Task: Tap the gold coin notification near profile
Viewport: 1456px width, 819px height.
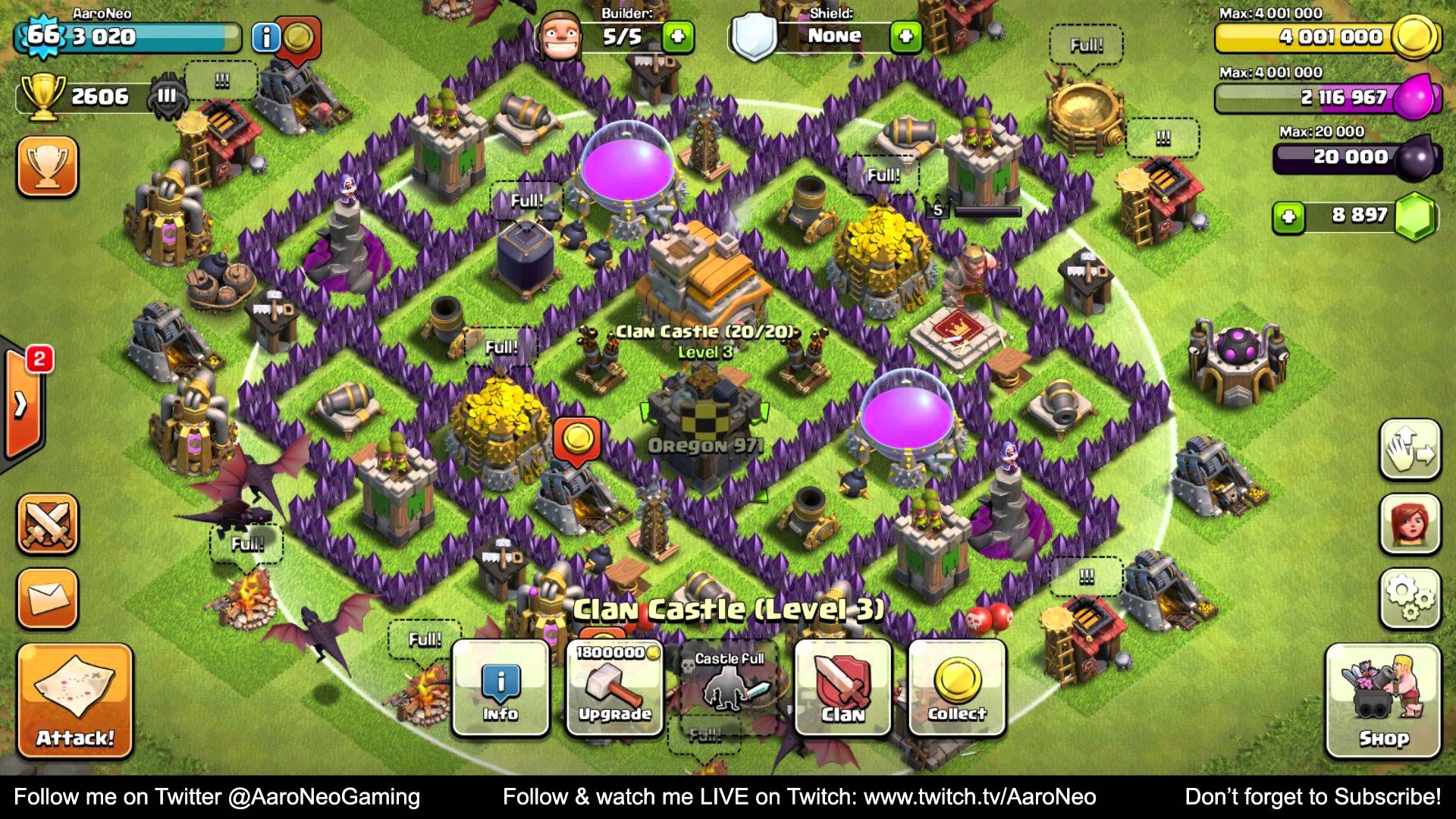Action: click(298, 36)
